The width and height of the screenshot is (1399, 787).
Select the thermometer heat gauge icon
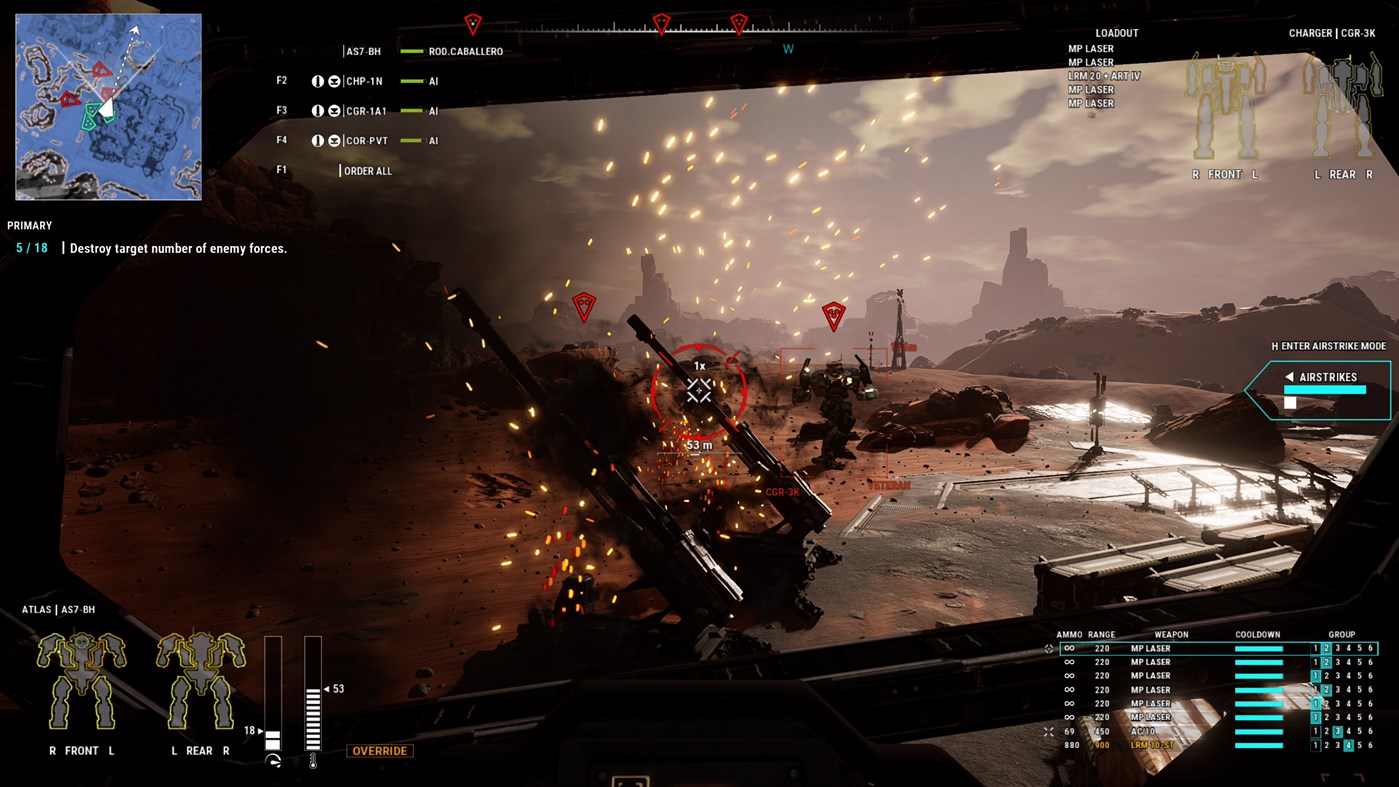point(313,760)
